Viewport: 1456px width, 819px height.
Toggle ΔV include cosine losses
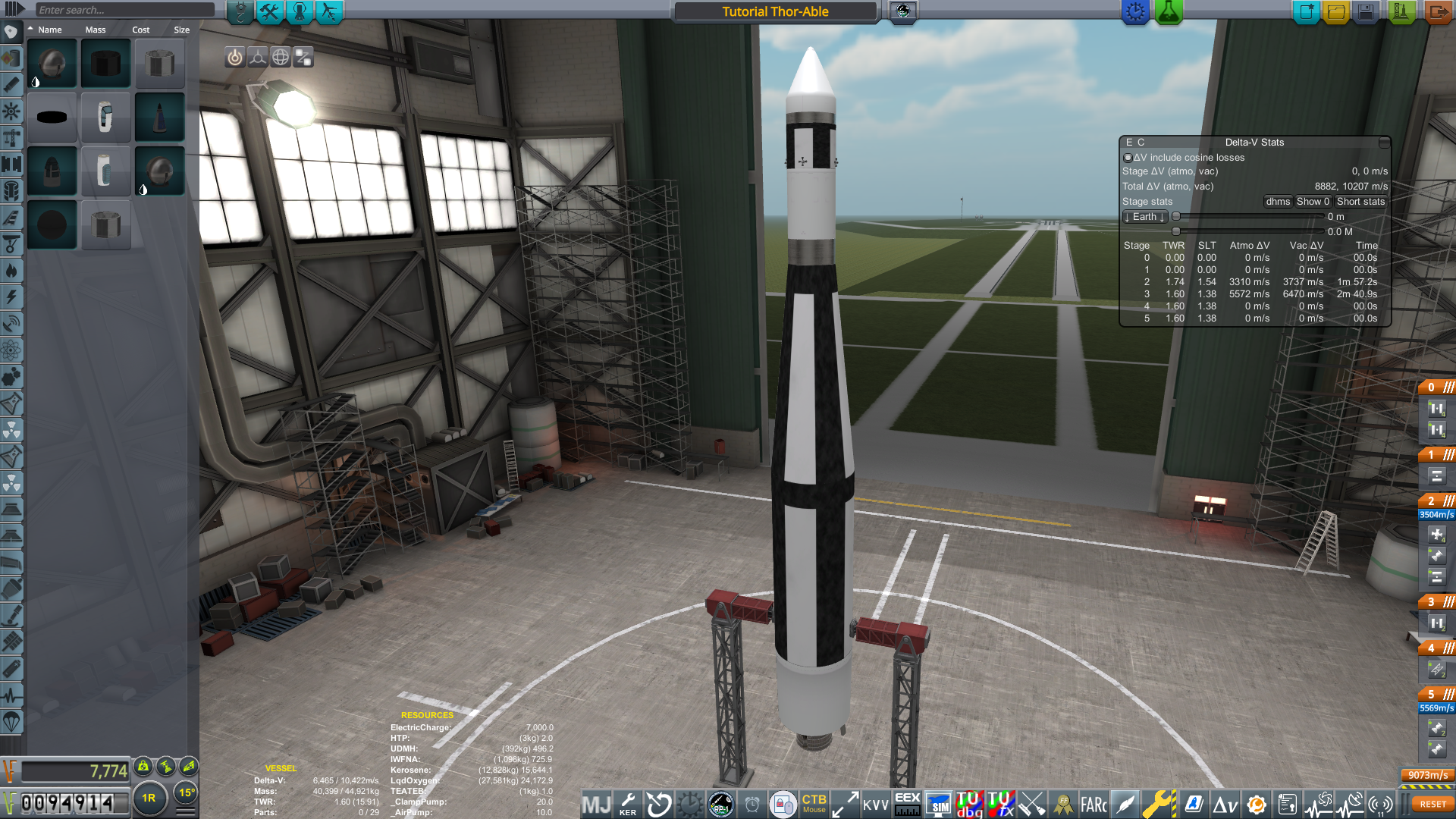(x=1128, y=158)
